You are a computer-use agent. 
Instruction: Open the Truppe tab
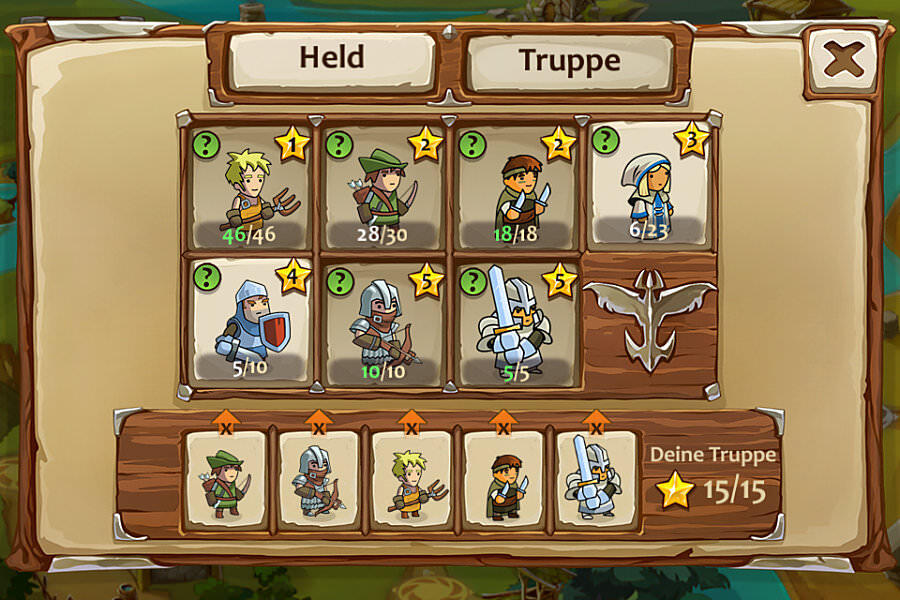pyautogui.click(x=569, y=62)
